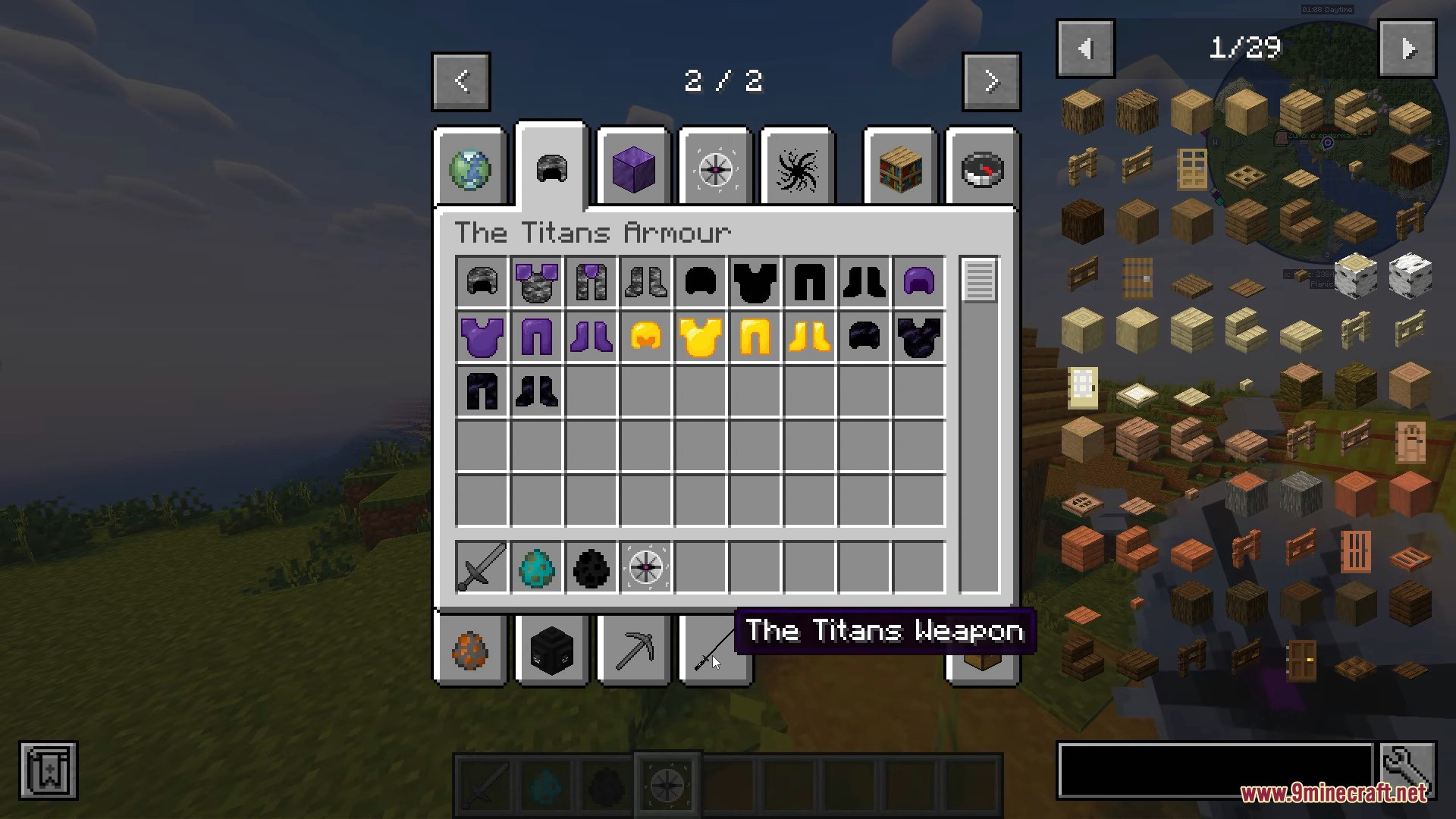This screenshot has height=819, width=1456.
Task: Select the black wither skull block tab
Action: [x=551, y=651]
